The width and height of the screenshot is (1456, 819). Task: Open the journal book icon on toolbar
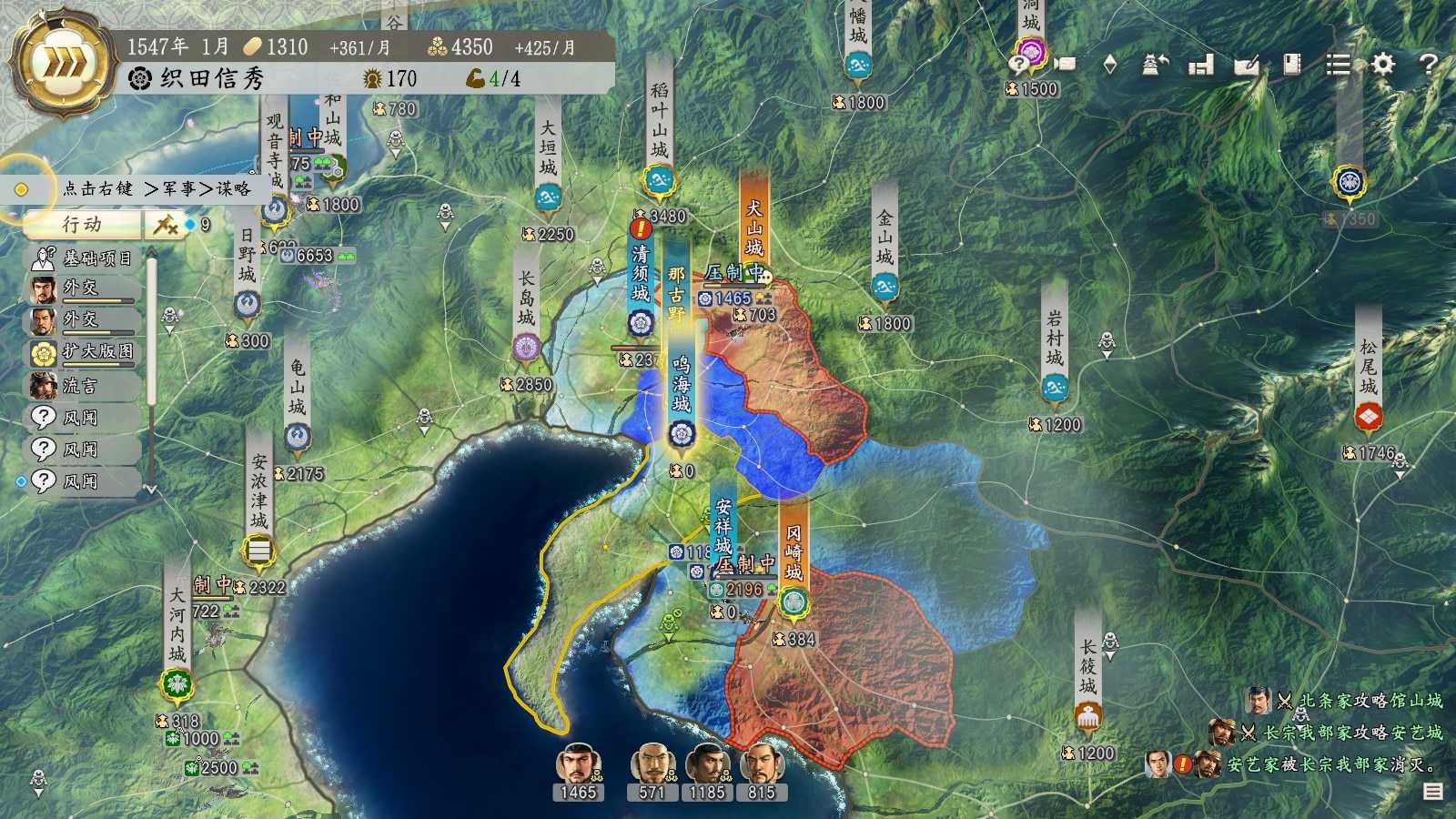(1291, 66)
